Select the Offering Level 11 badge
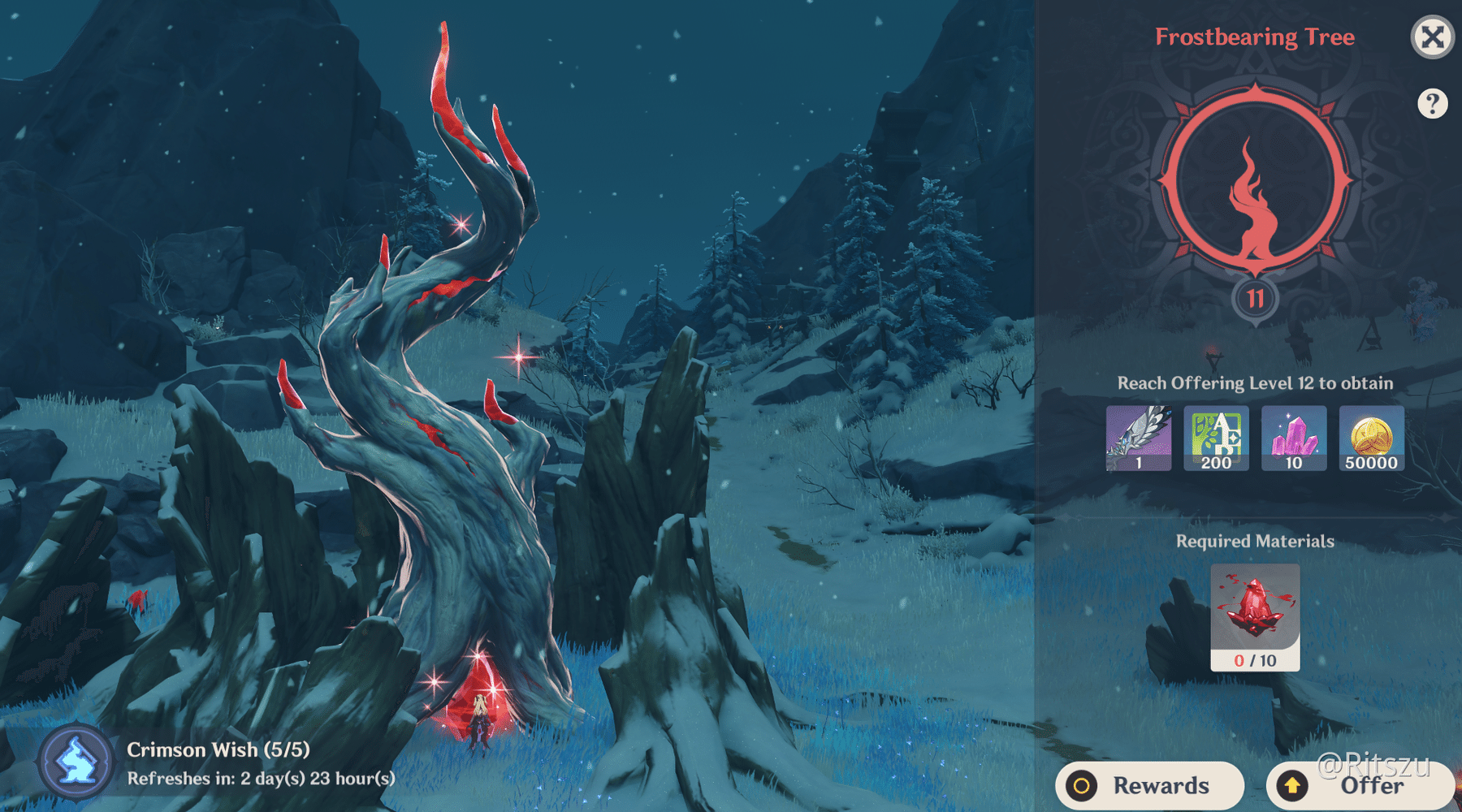This screenshot has width=1462, height=812. tap(1254, 299)
